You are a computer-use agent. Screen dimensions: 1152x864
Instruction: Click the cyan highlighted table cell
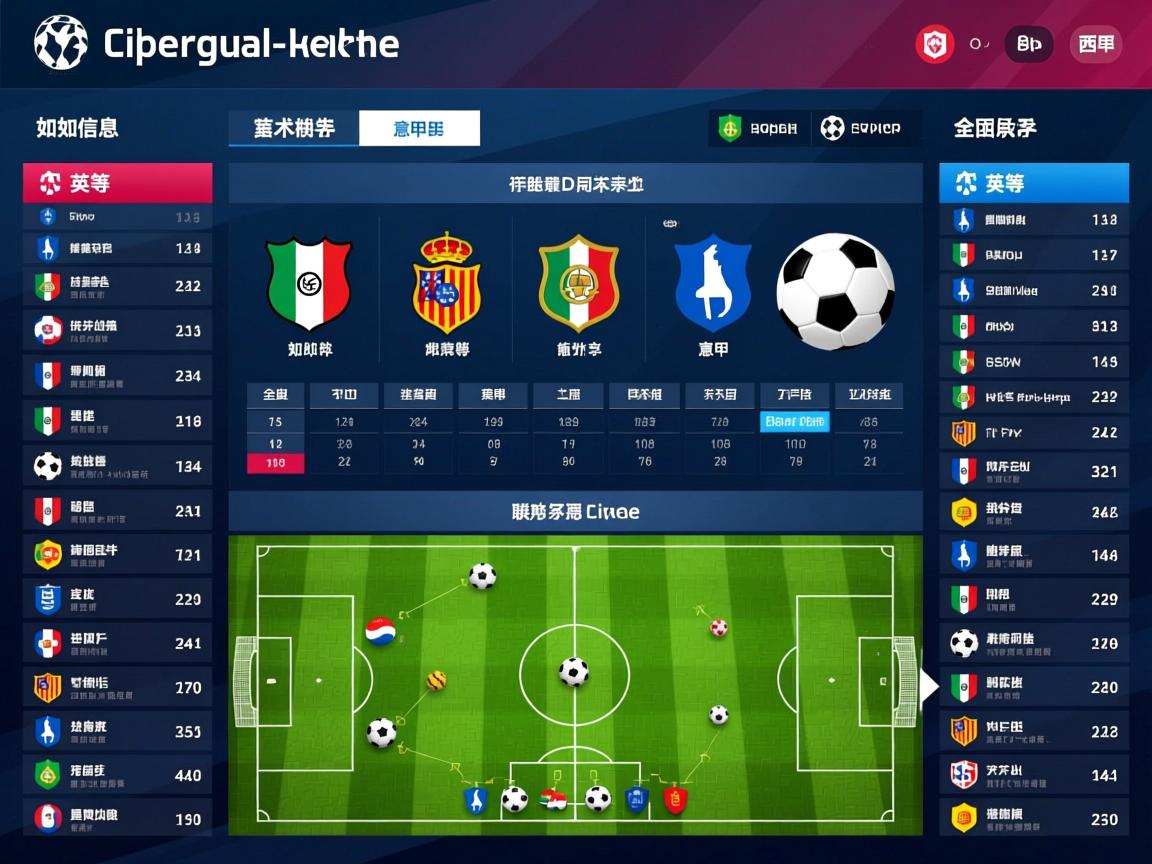(x=795, y=422)
